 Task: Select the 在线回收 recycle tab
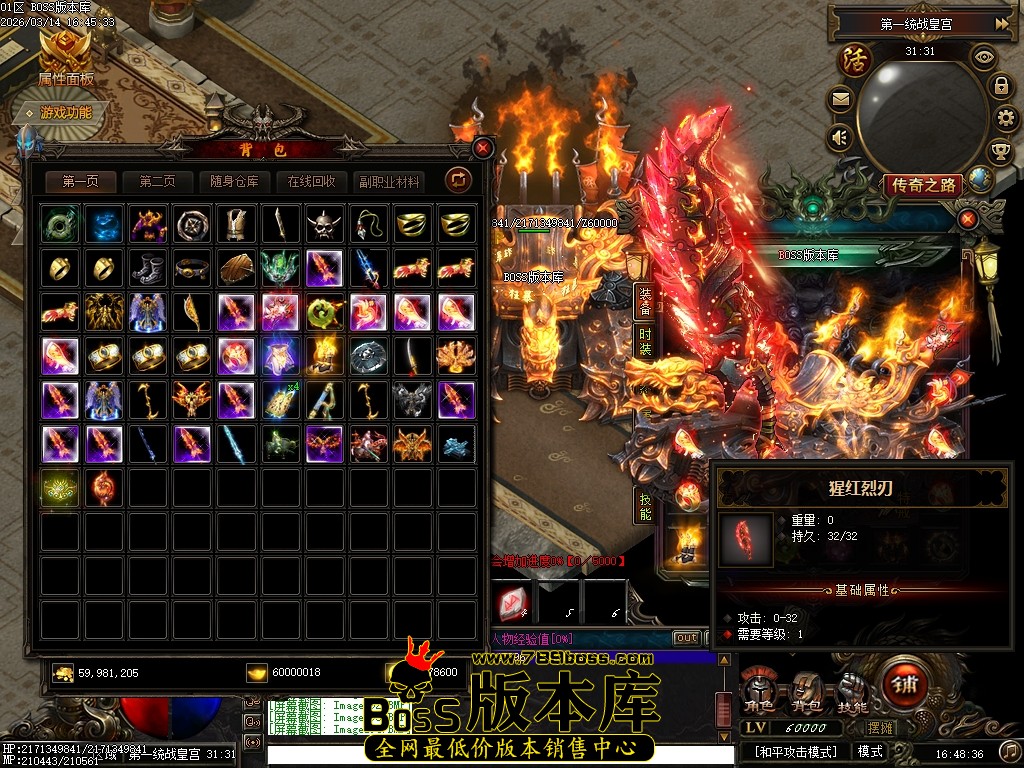[x=311, y=181]
